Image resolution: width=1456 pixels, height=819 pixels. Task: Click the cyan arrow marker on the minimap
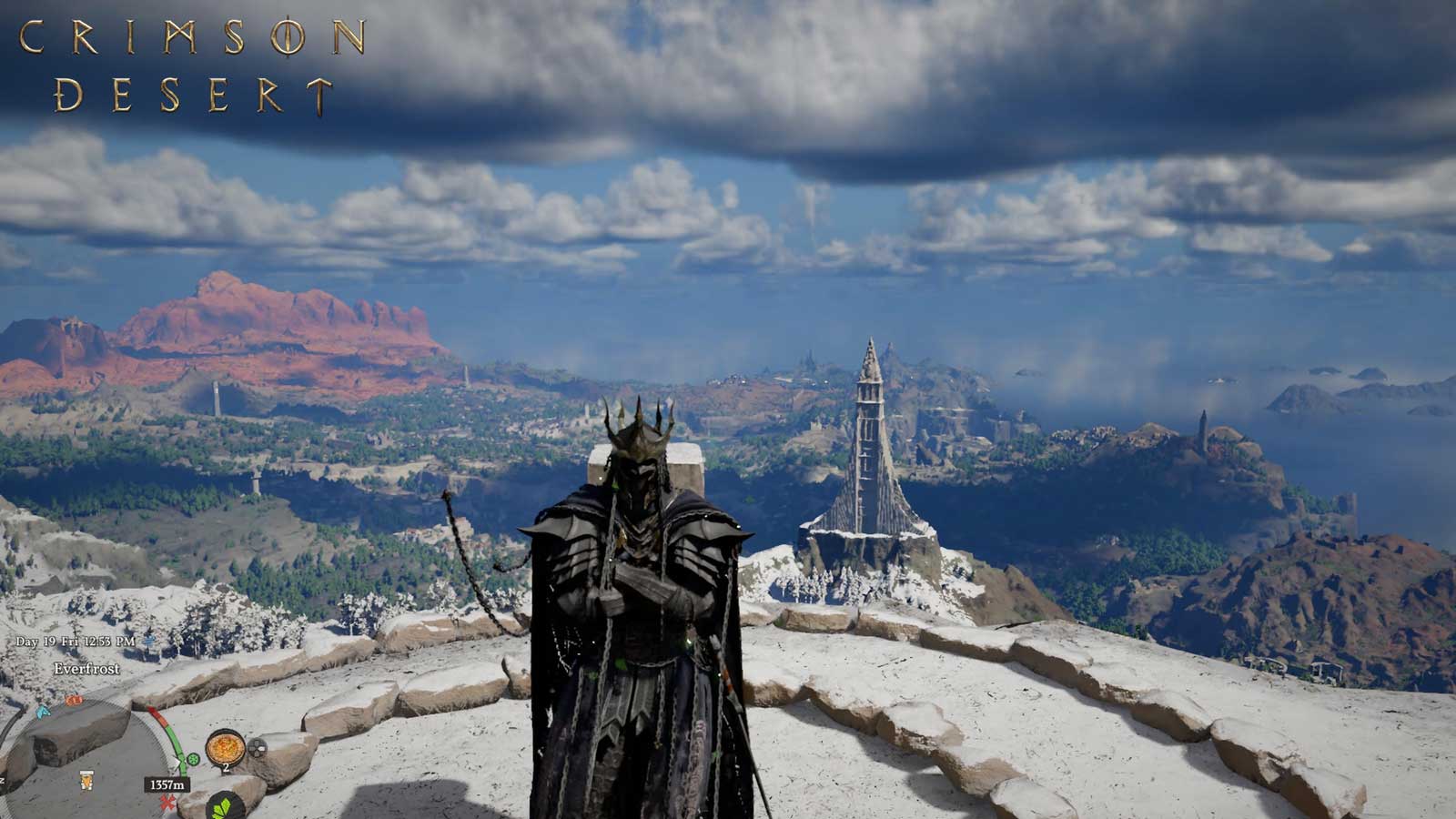point(42,713)
